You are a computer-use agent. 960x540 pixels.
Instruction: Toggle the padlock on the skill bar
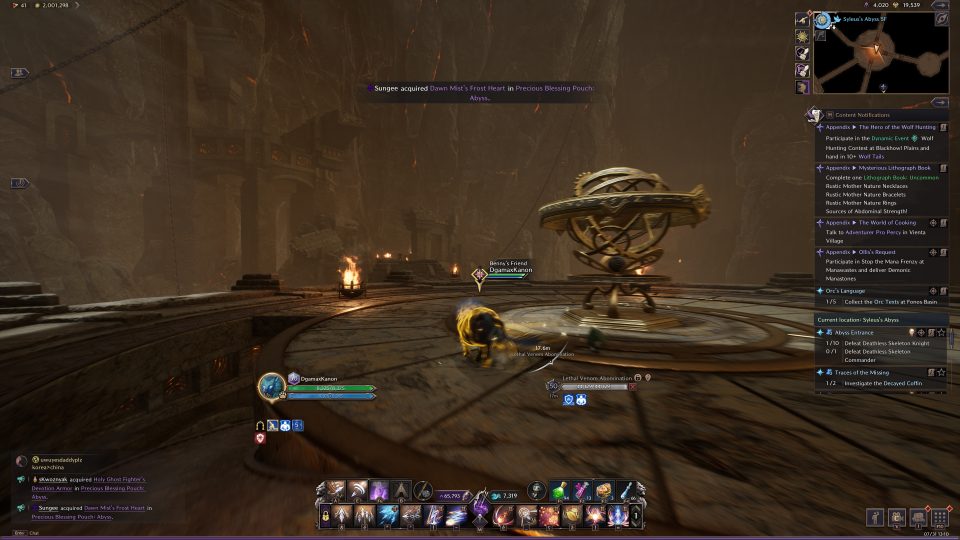pos(325,515)
